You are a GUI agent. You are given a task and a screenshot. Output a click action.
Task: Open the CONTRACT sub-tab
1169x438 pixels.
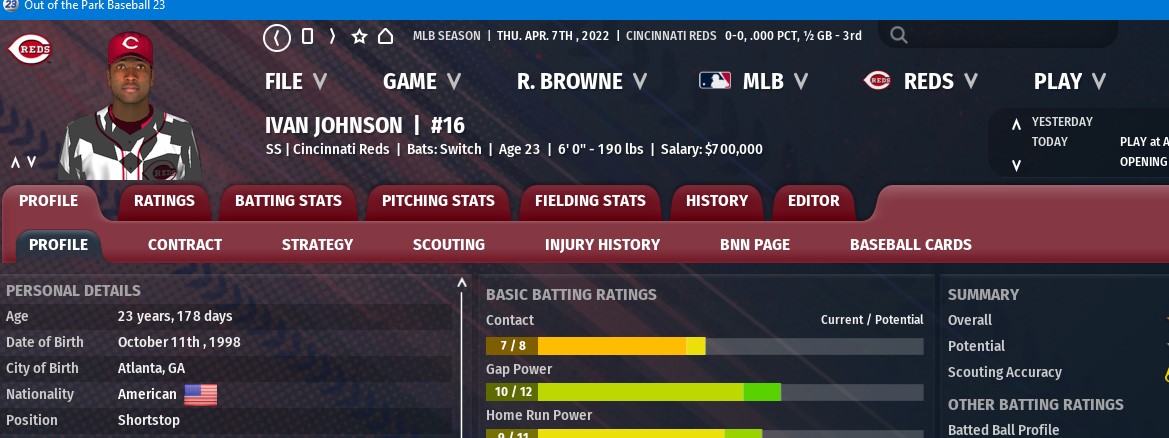[185, 244]
